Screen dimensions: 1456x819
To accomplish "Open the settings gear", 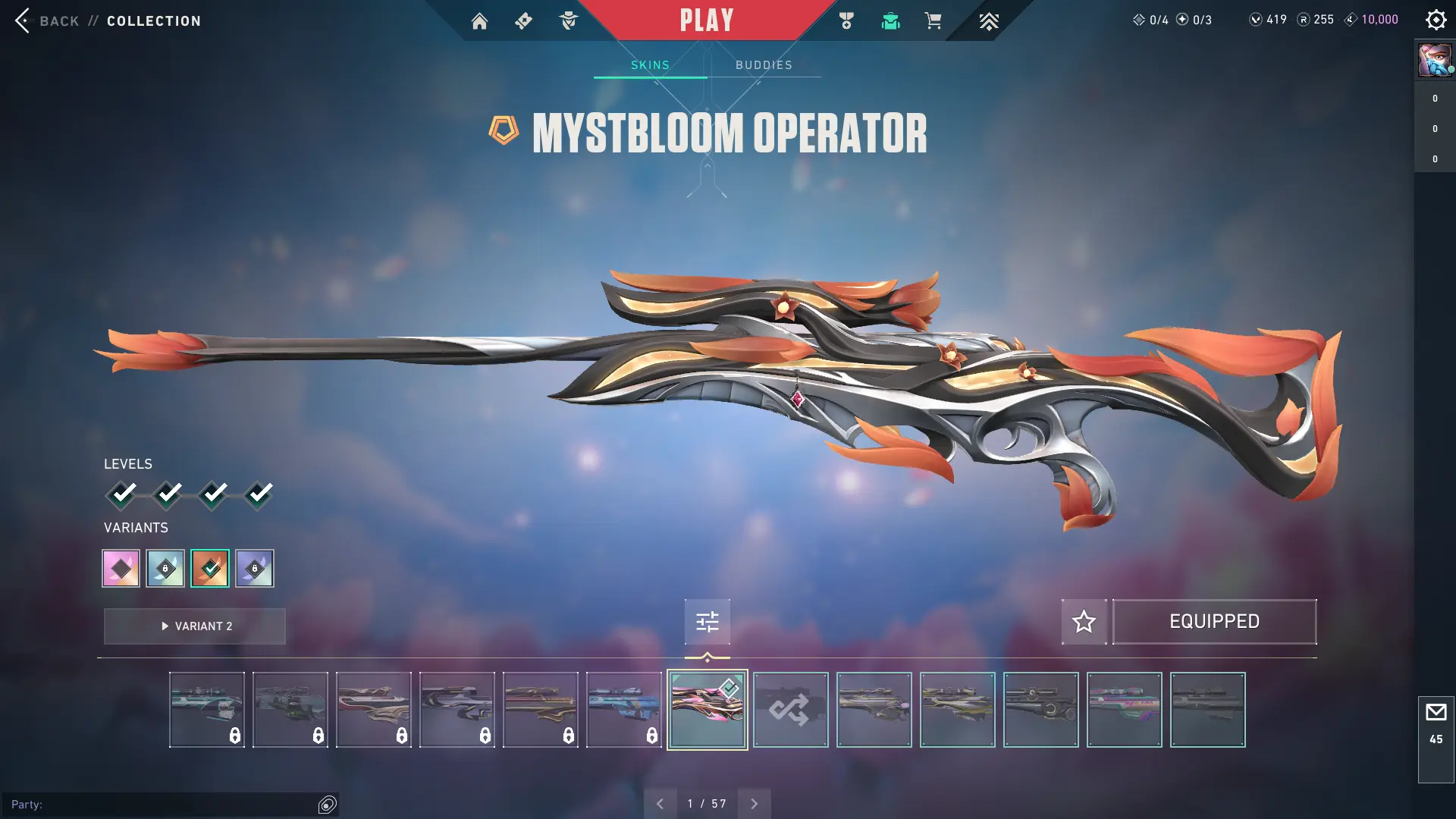I will 1436,20.
